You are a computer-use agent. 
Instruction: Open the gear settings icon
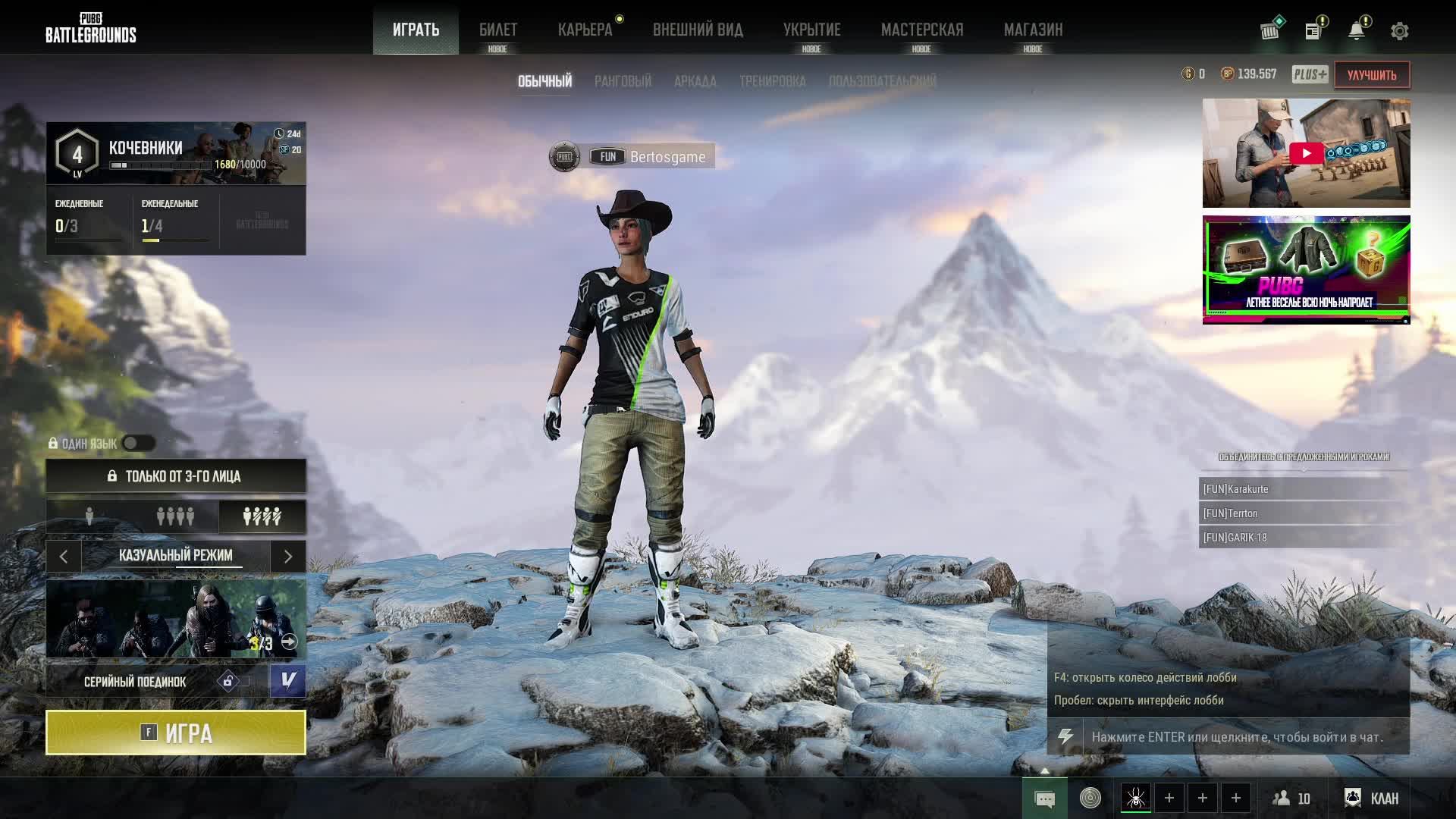click(1399, 31)
